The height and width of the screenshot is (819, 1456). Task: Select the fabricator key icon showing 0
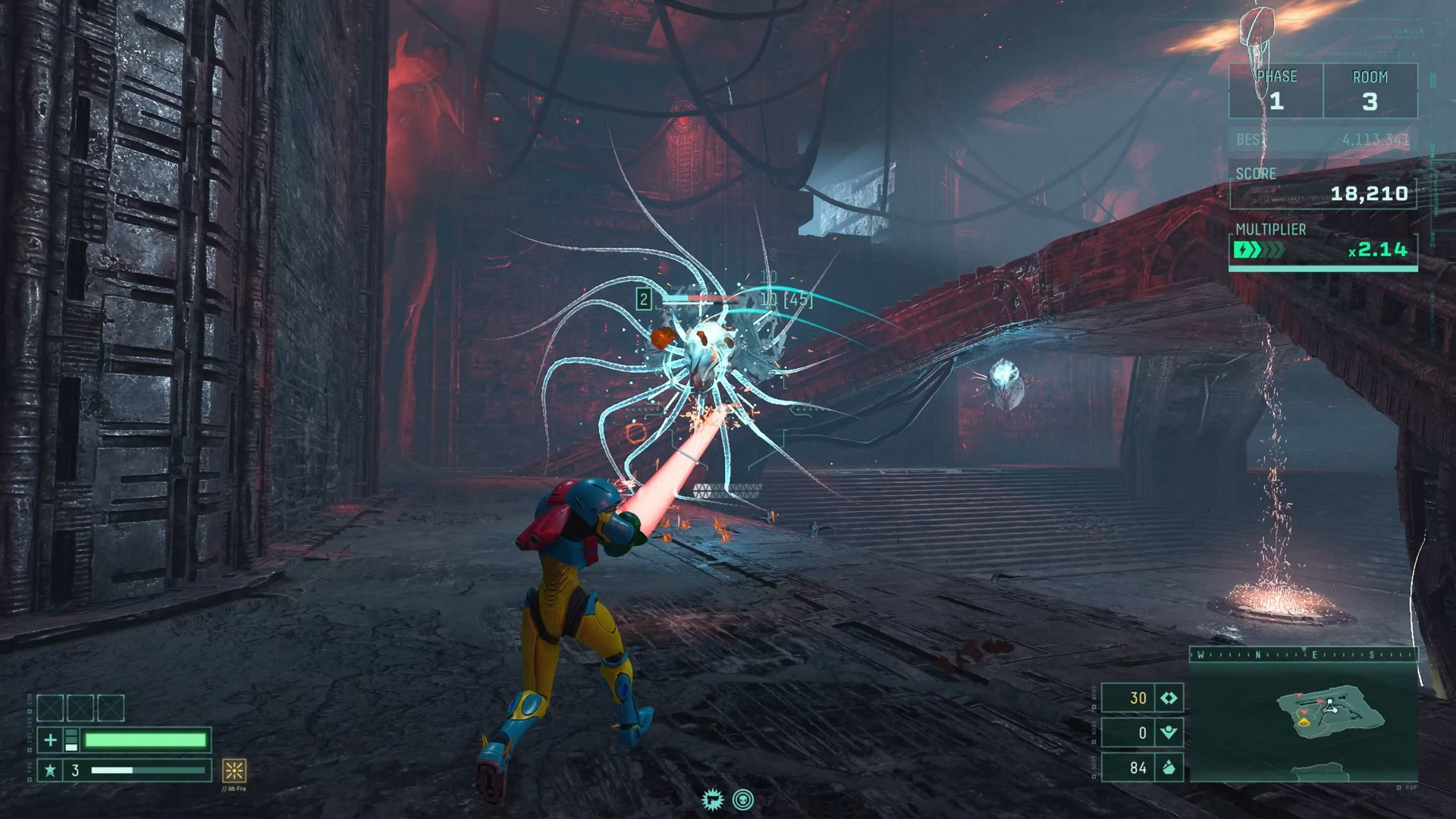1169,732
